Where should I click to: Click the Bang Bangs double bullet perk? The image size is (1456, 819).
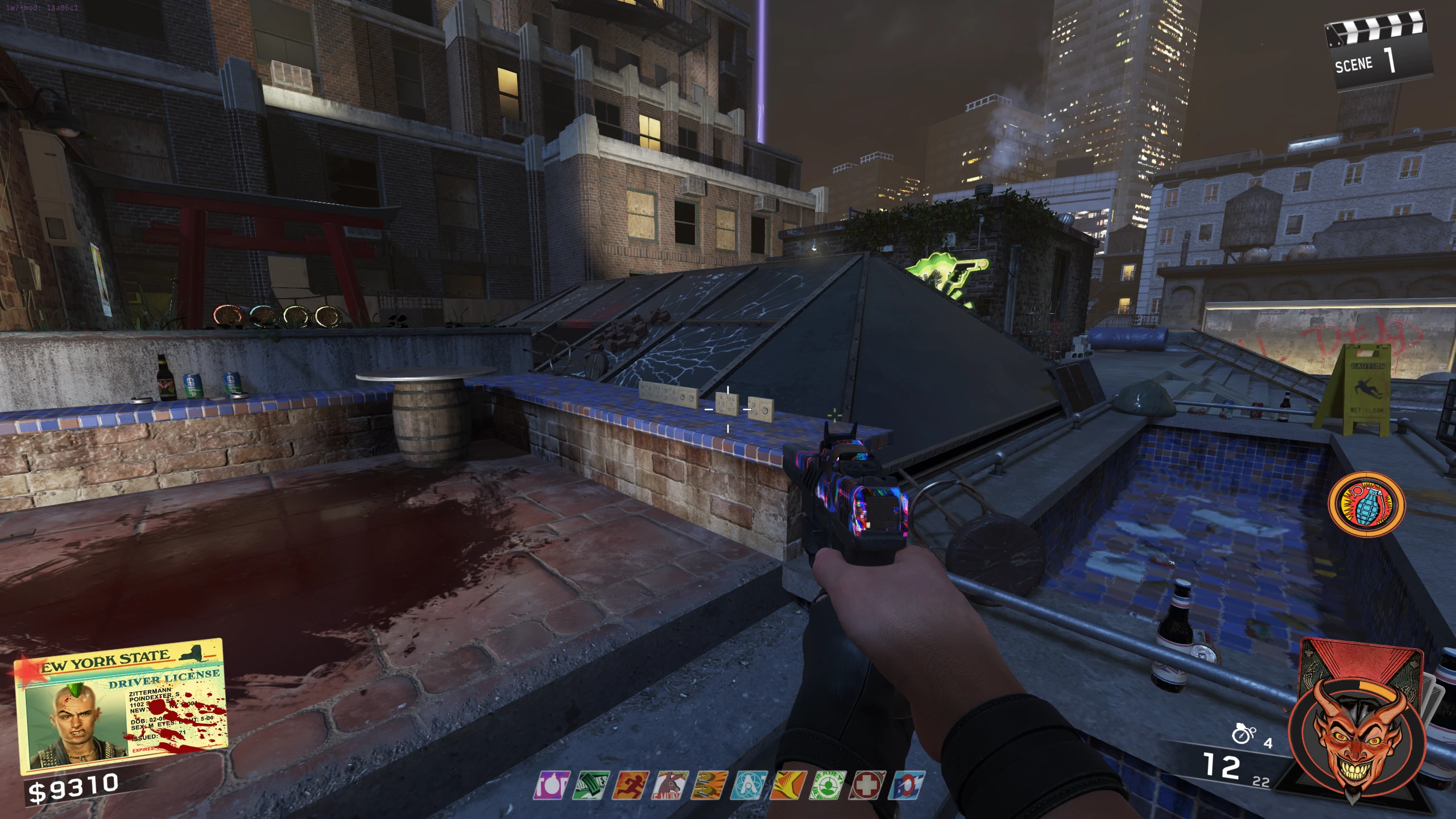[x=710, y=785]
